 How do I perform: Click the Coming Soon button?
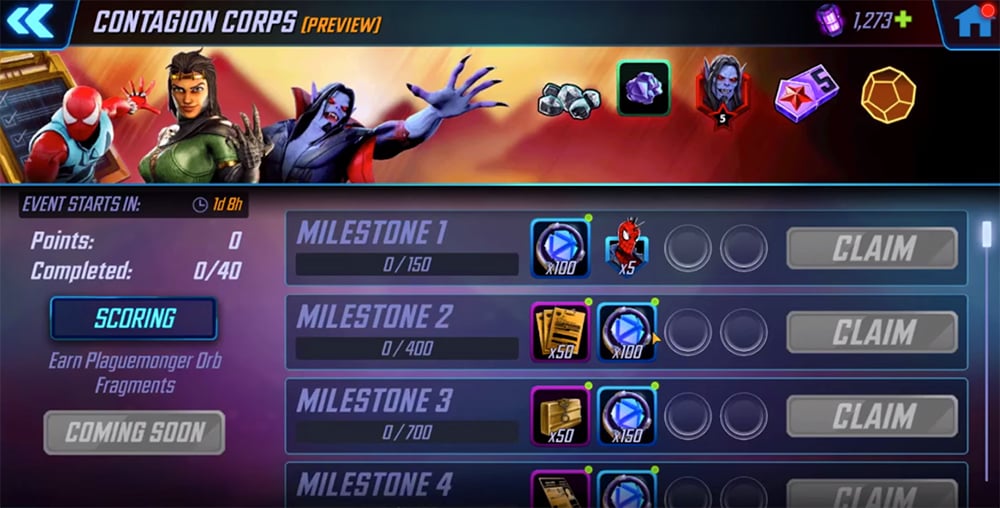(x=134, y=433)
